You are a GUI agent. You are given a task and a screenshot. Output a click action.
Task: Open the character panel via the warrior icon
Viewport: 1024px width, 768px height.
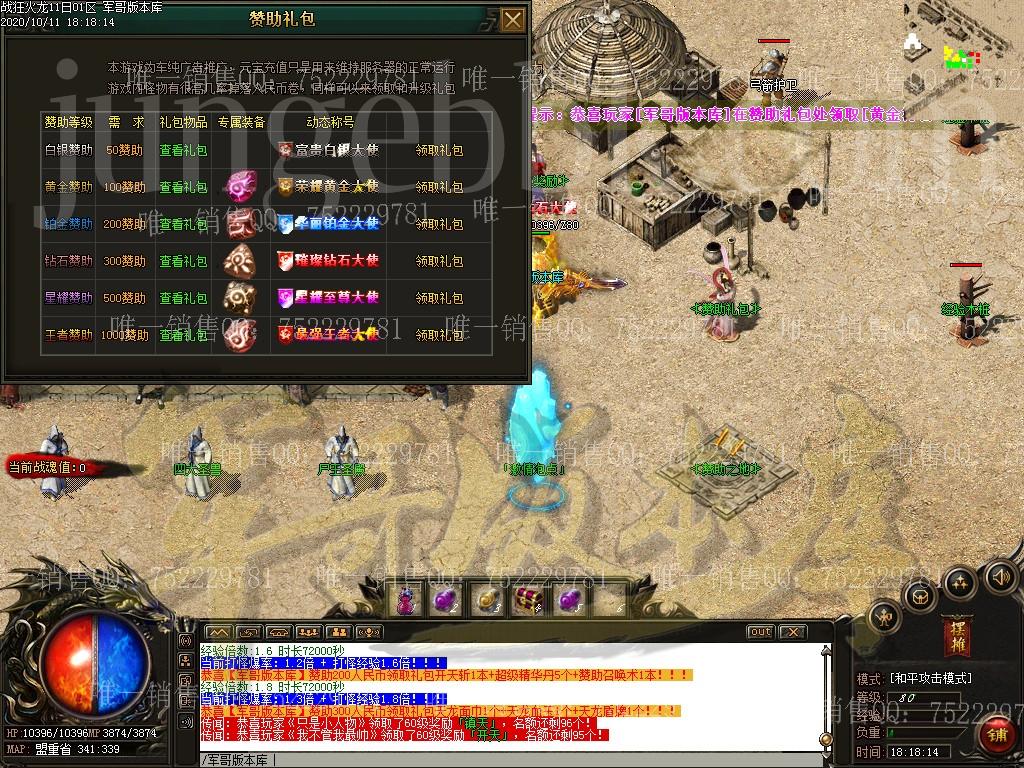click(885, 618)
